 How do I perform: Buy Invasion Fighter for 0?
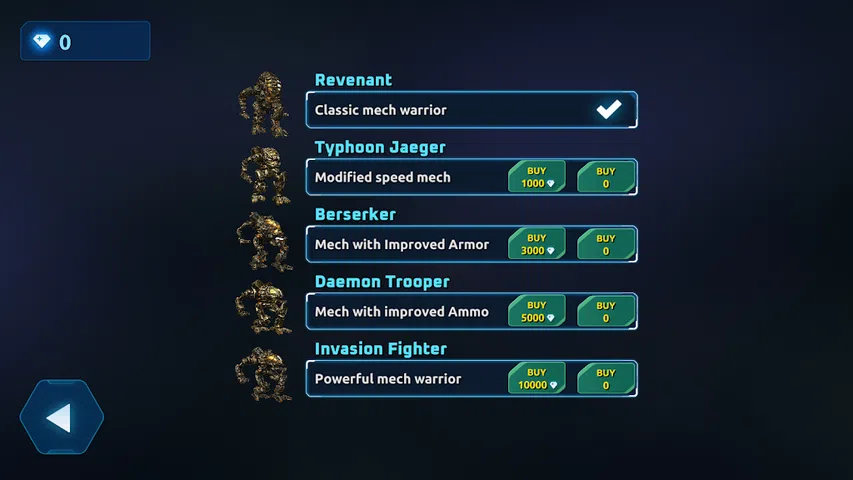pos(606,378)
